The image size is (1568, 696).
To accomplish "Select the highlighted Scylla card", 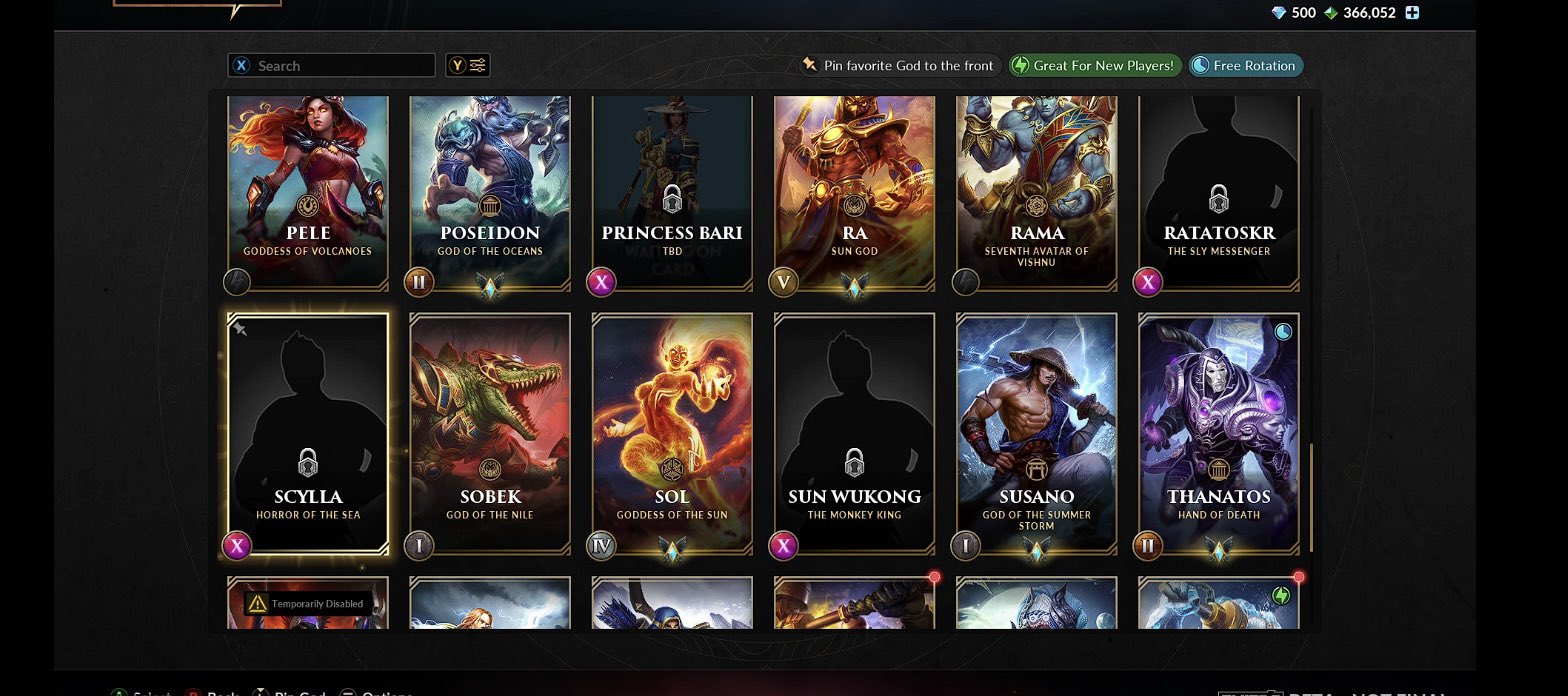I will click(308, 433).
